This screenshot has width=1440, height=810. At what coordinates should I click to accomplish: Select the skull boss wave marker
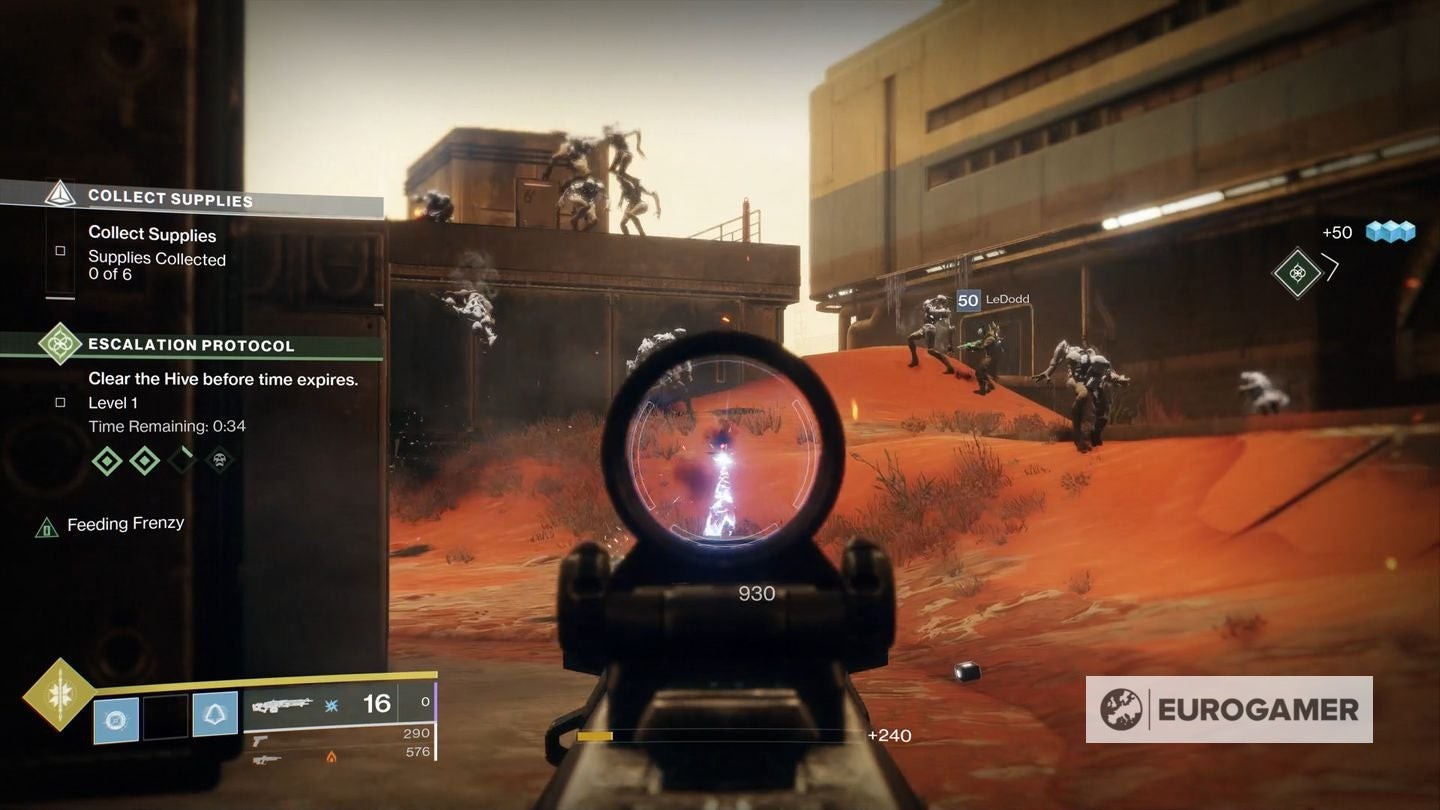pyautogui.click(x=219, y=460)
